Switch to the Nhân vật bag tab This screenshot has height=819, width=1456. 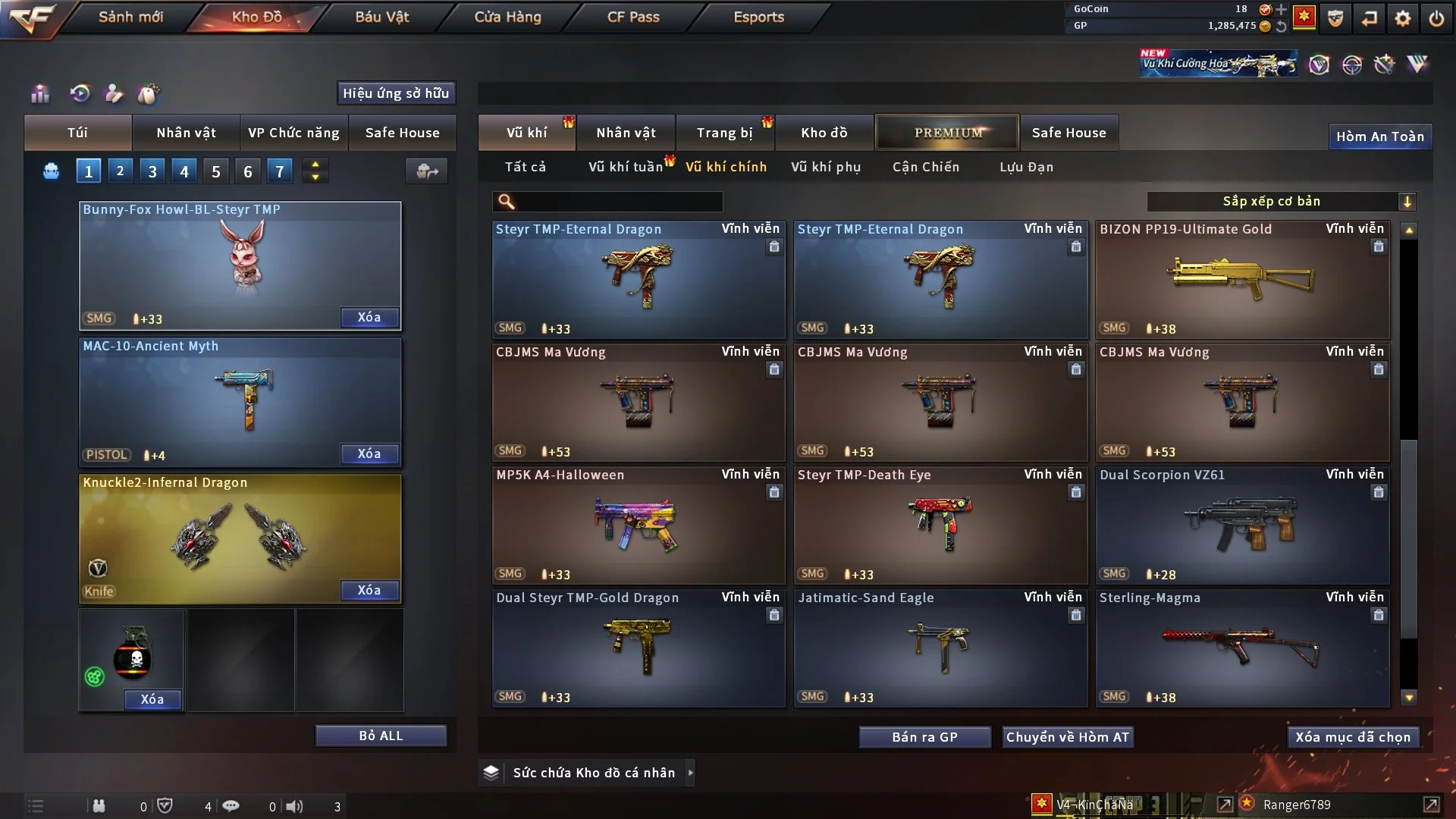(x=186, y=133)
